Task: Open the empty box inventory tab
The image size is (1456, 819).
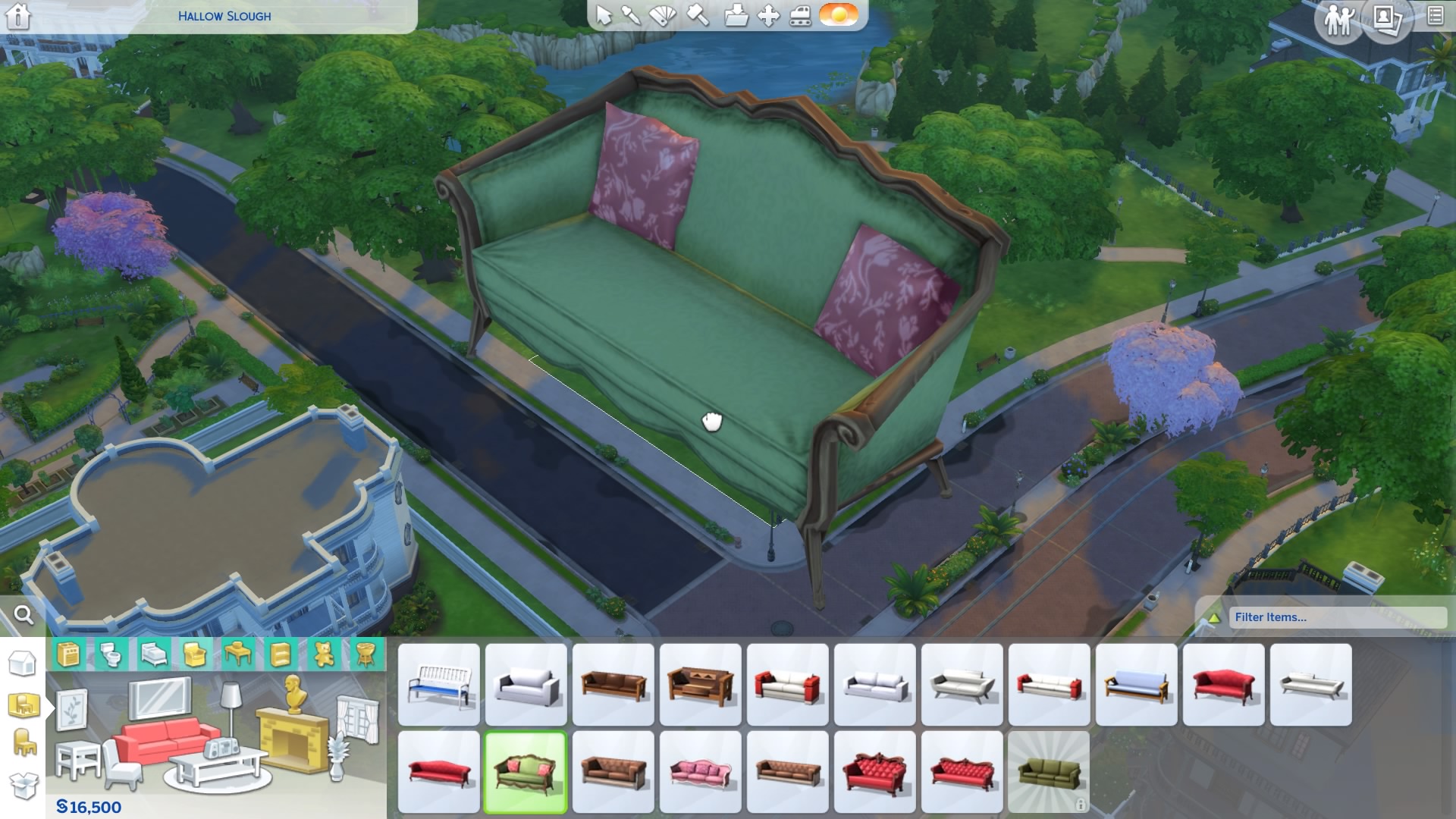Action: pyautogui.click(x=23, y=786)
